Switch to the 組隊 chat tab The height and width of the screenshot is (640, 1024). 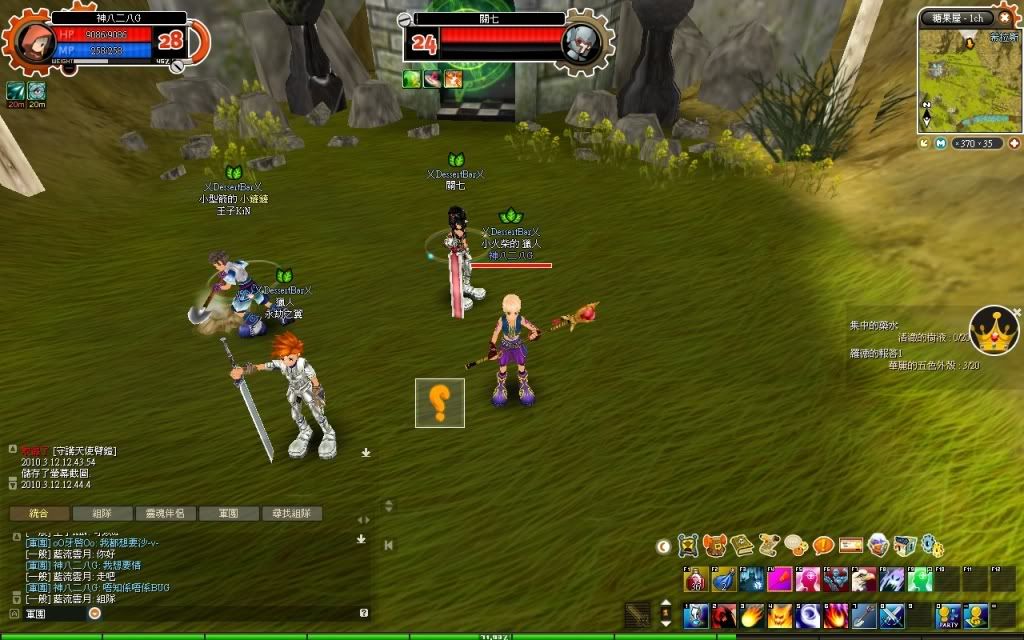tap(101, 513)
